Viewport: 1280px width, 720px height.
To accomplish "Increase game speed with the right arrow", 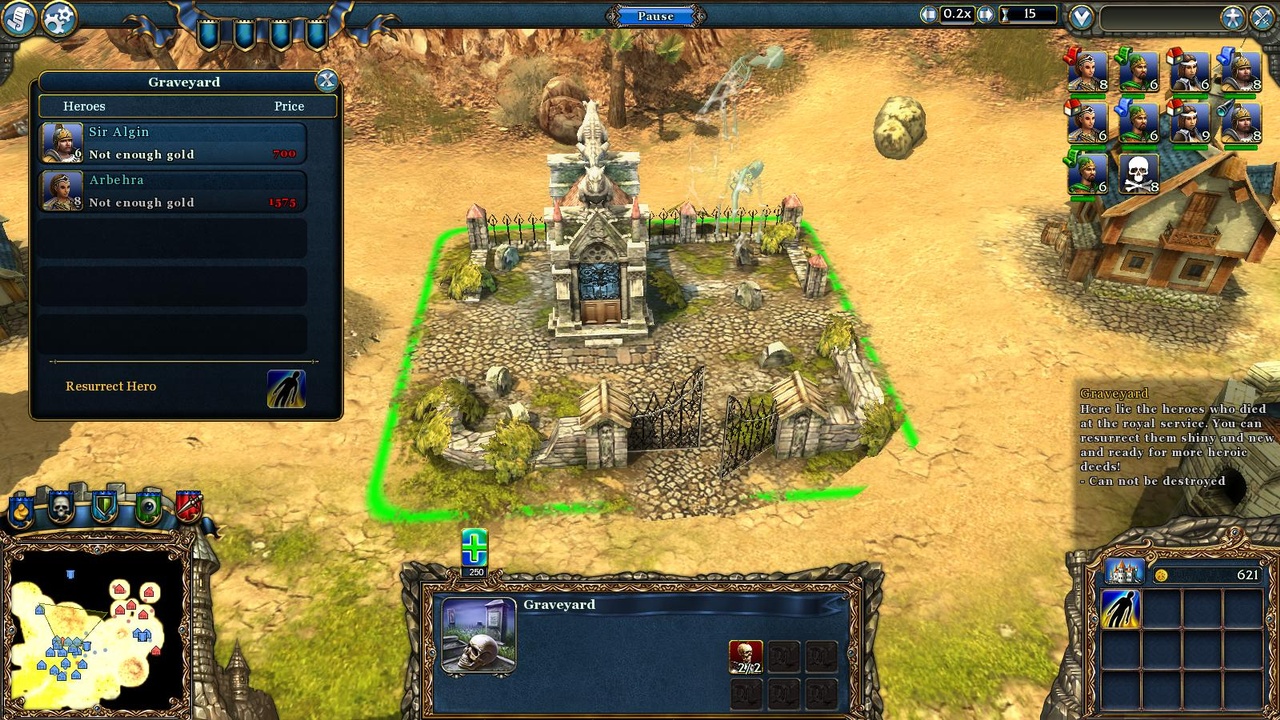I will [985, 15].
